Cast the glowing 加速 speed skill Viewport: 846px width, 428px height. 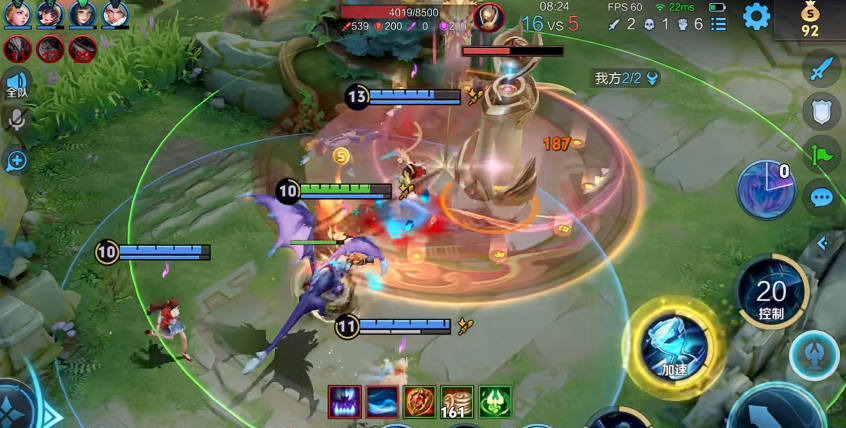pos(677,340)
